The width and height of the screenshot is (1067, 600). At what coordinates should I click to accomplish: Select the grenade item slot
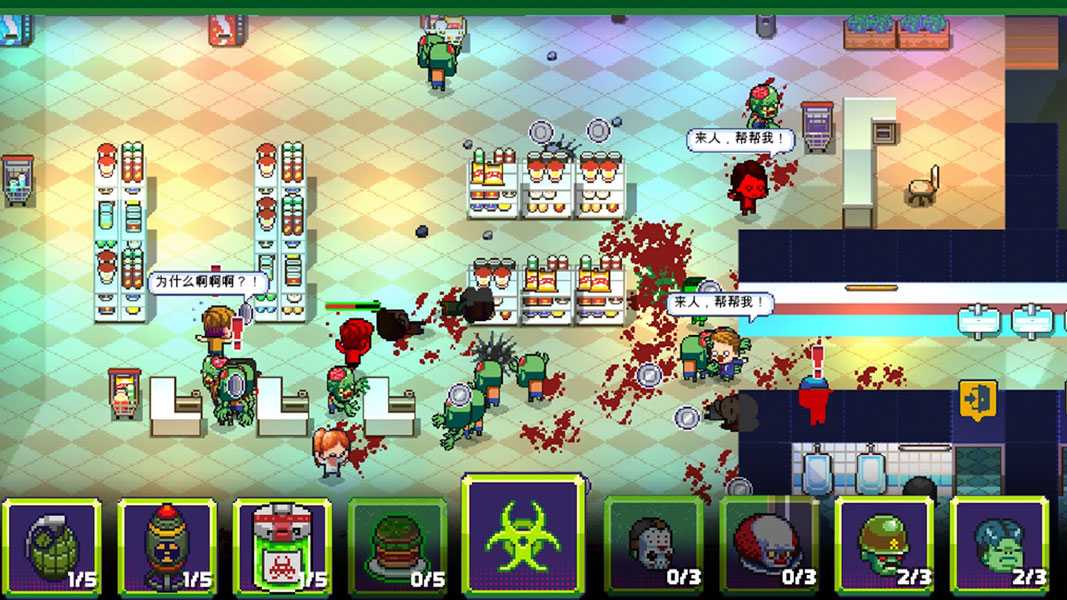[52, 546]
